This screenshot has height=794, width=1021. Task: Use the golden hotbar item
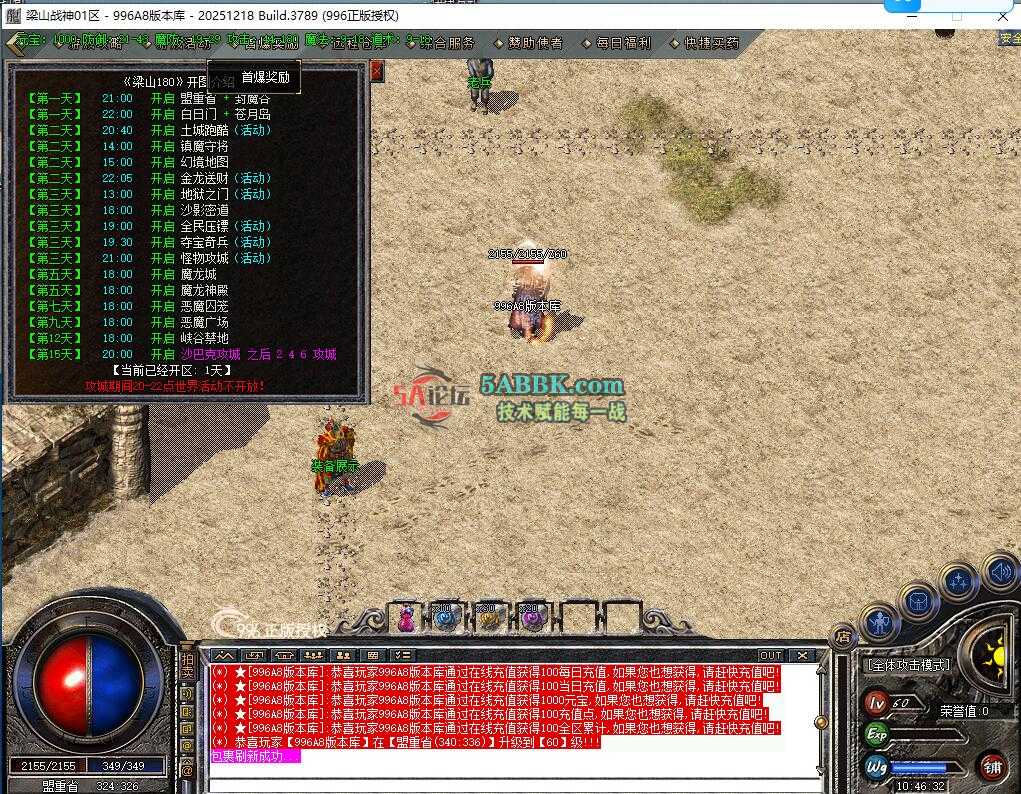(489, 619)
